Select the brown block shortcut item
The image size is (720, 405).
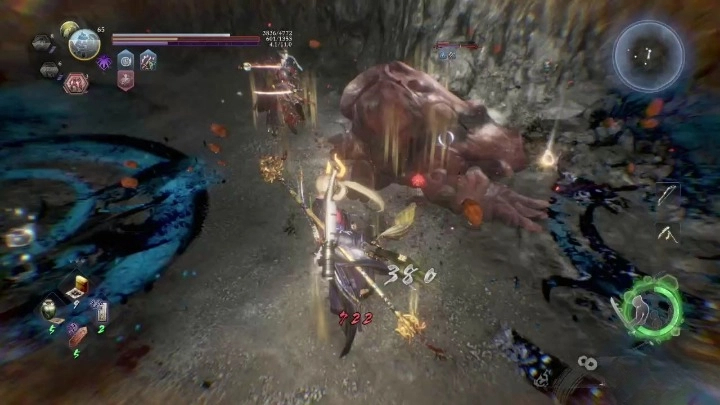coord(76,336)
